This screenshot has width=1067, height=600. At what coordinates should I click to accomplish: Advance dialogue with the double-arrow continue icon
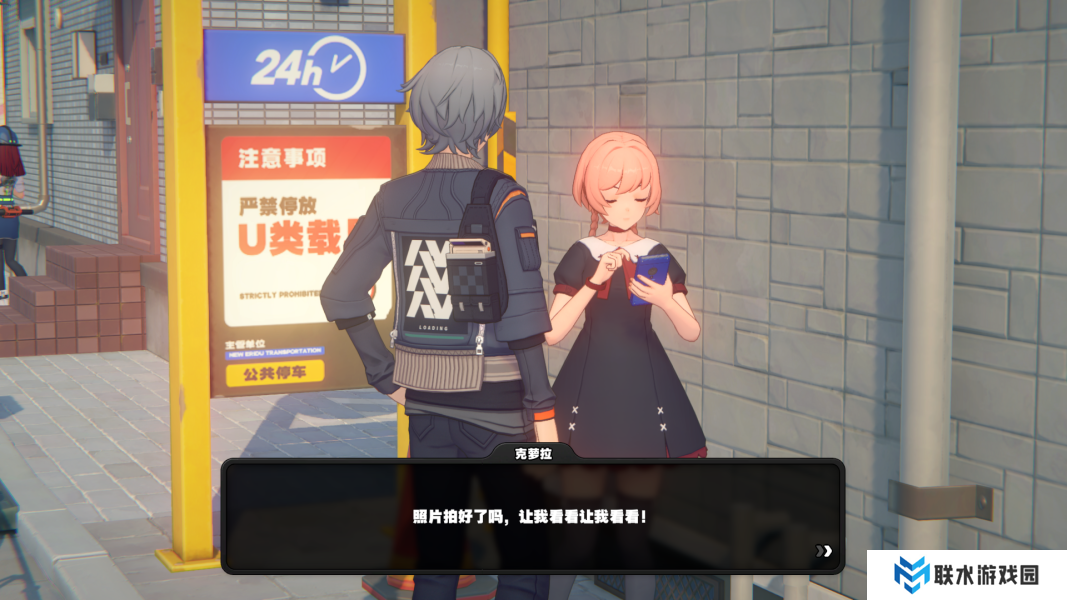click(823, 550)
